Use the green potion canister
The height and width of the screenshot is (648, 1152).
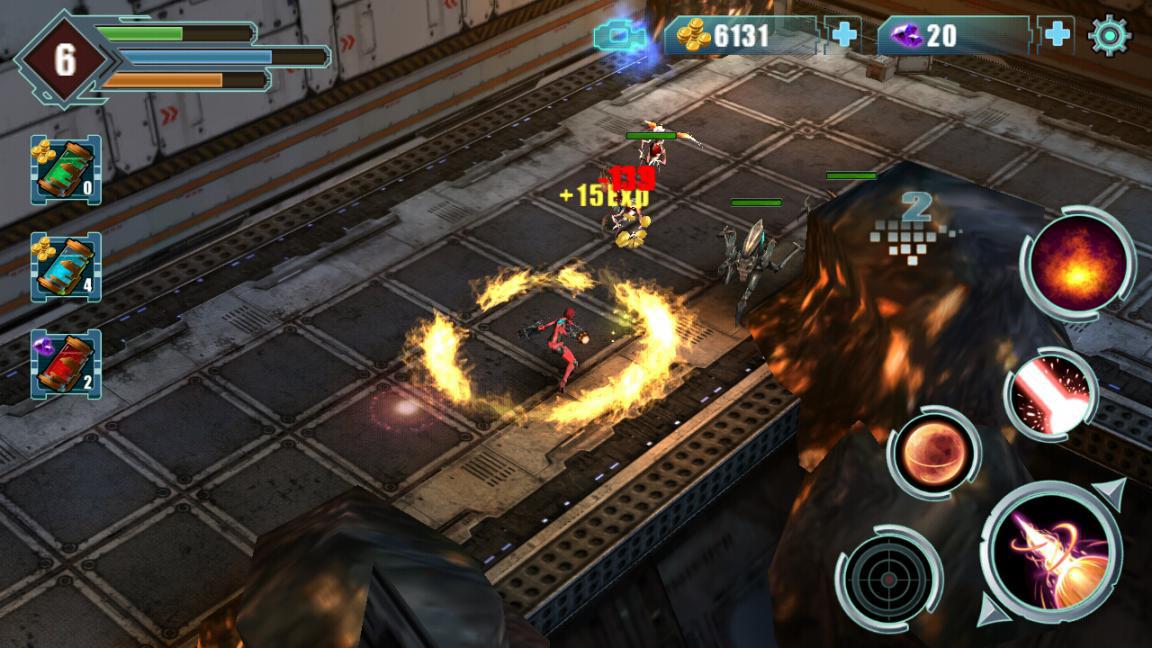coord(66,170)
